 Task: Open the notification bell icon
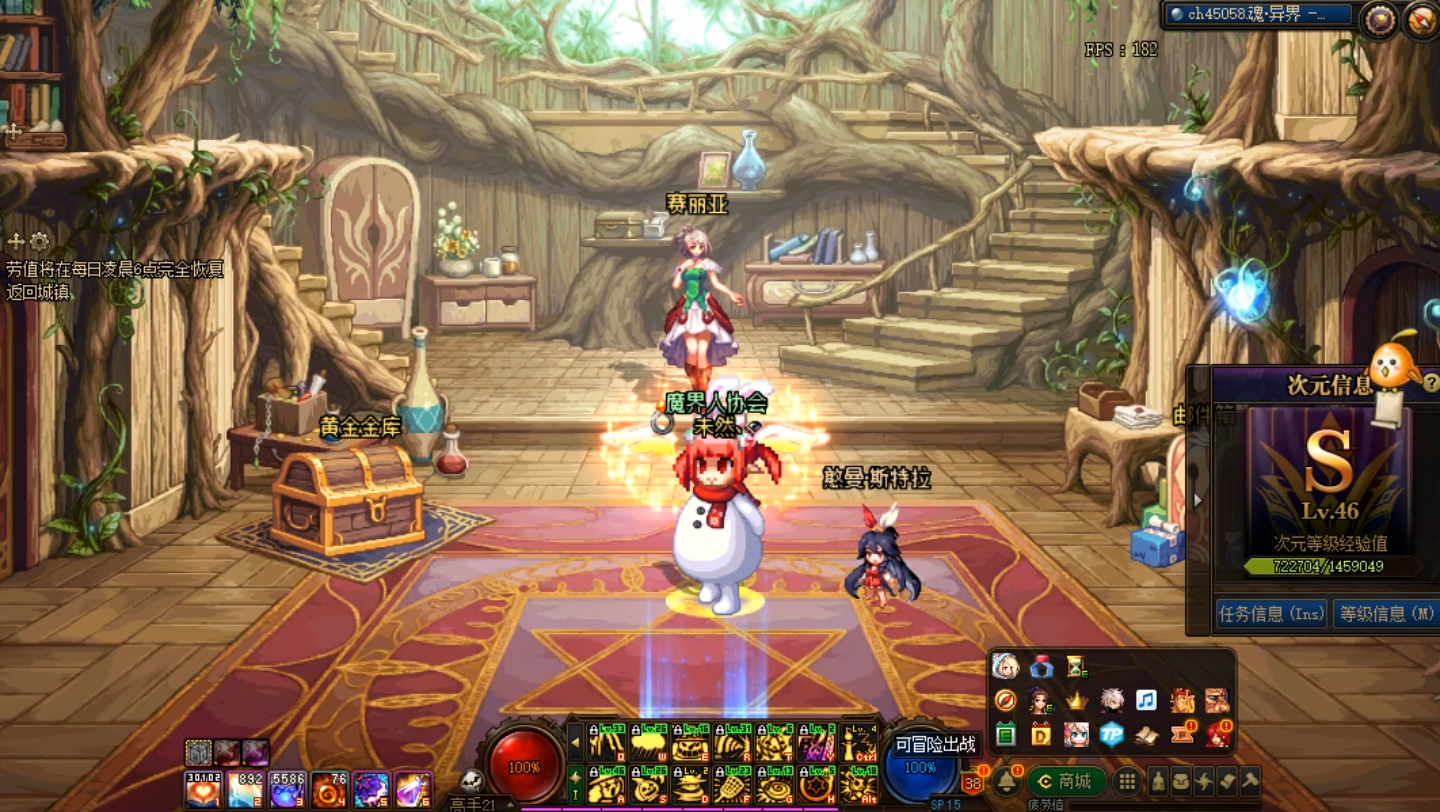[1005, 781]
